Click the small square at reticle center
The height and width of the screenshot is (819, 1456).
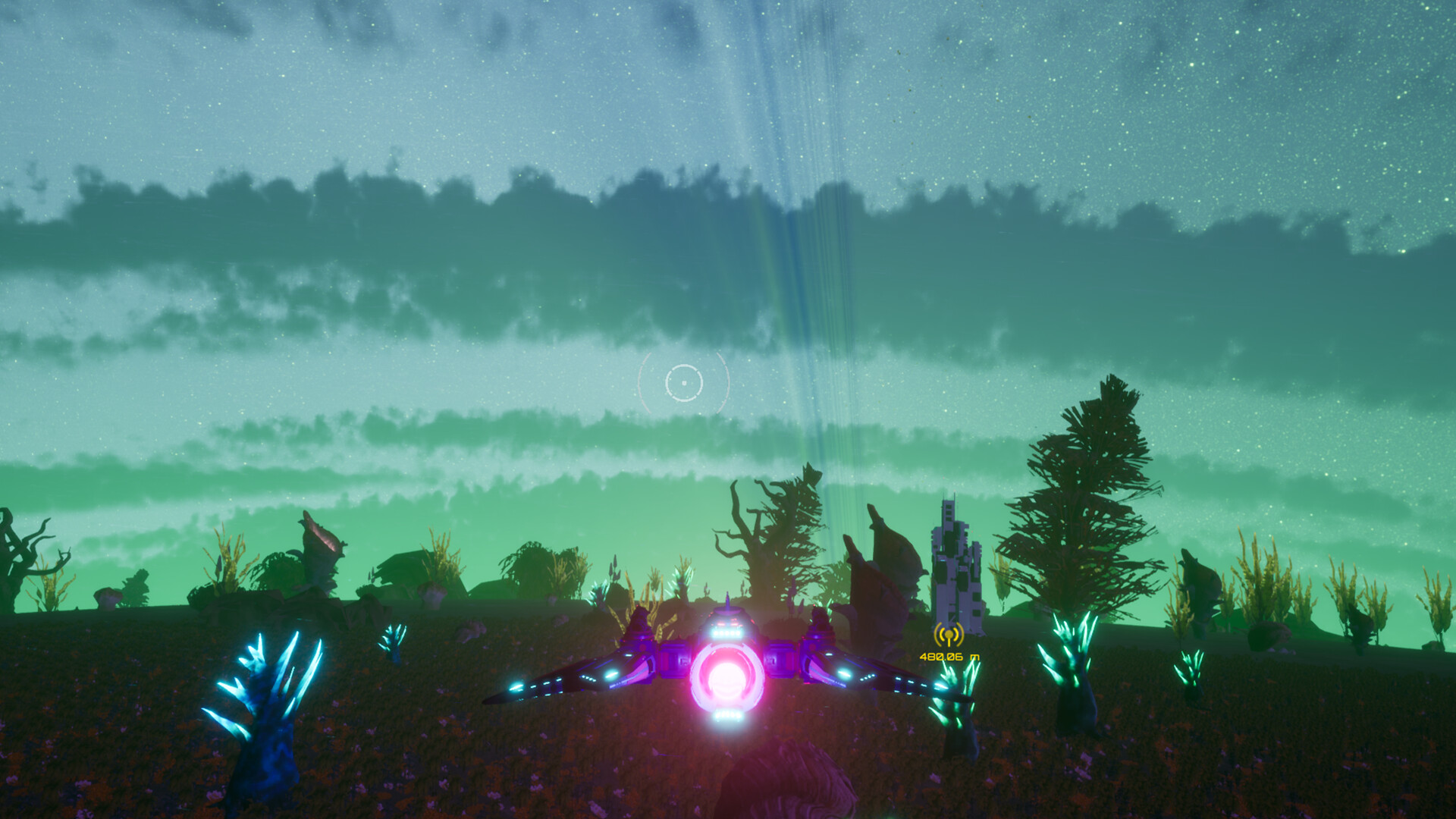point(684,383)
